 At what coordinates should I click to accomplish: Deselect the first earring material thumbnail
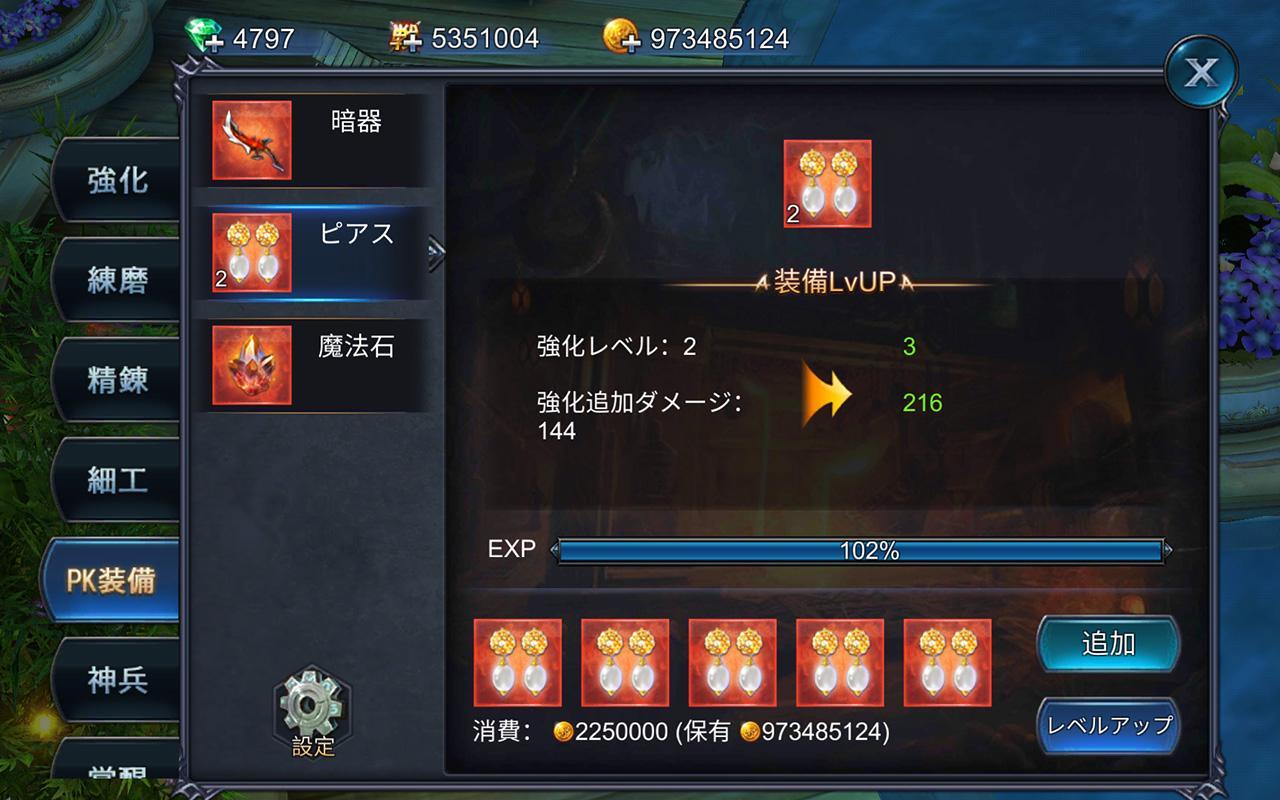[x=520, y=663]
